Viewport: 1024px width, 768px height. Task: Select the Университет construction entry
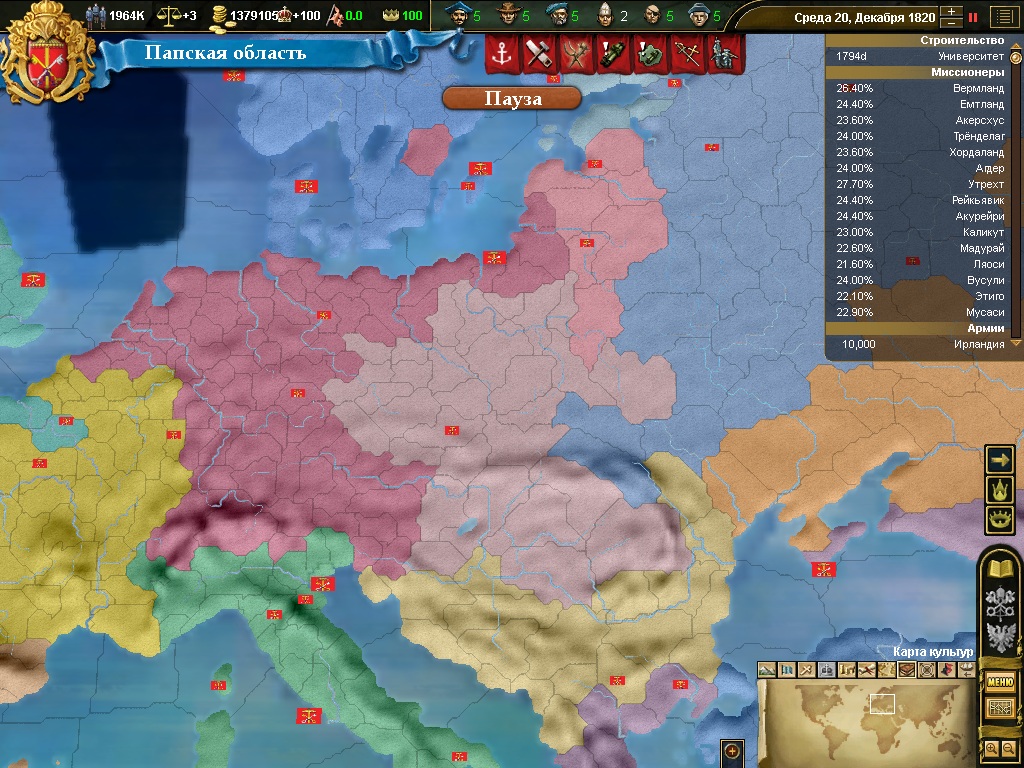point(920,56)
